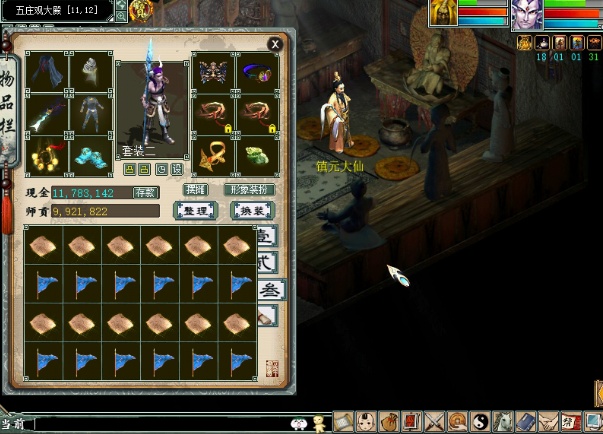
Task: Select the golden bead bracelet slot
Action: (x=46, y=155)
